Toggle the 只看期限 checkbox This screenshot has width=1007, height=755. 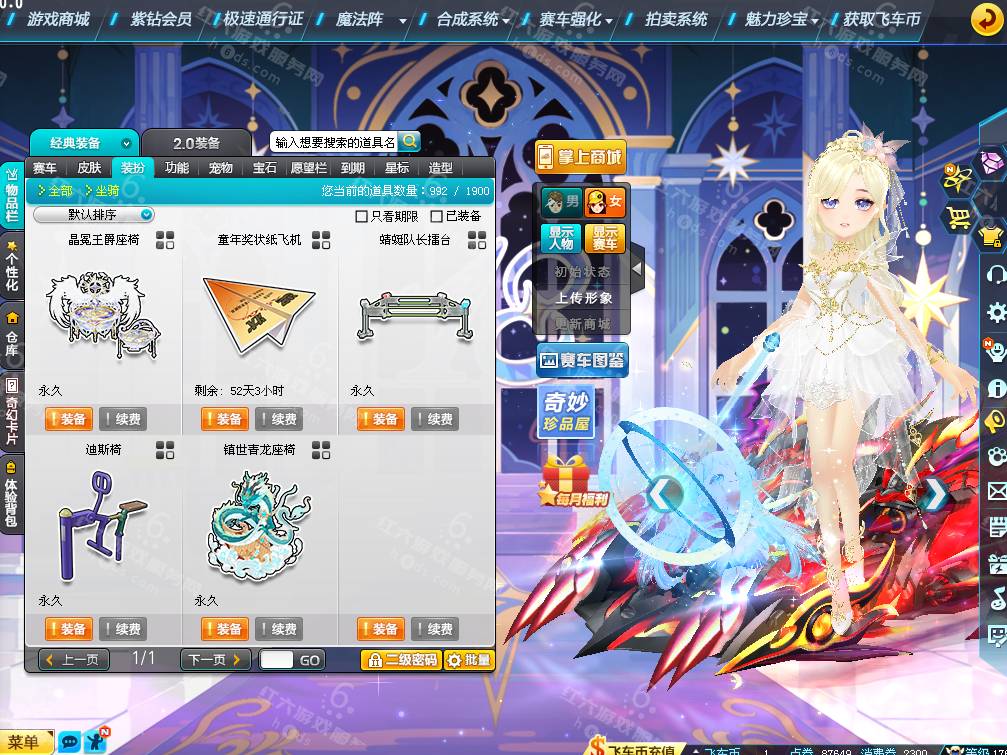tap(362, 216)
